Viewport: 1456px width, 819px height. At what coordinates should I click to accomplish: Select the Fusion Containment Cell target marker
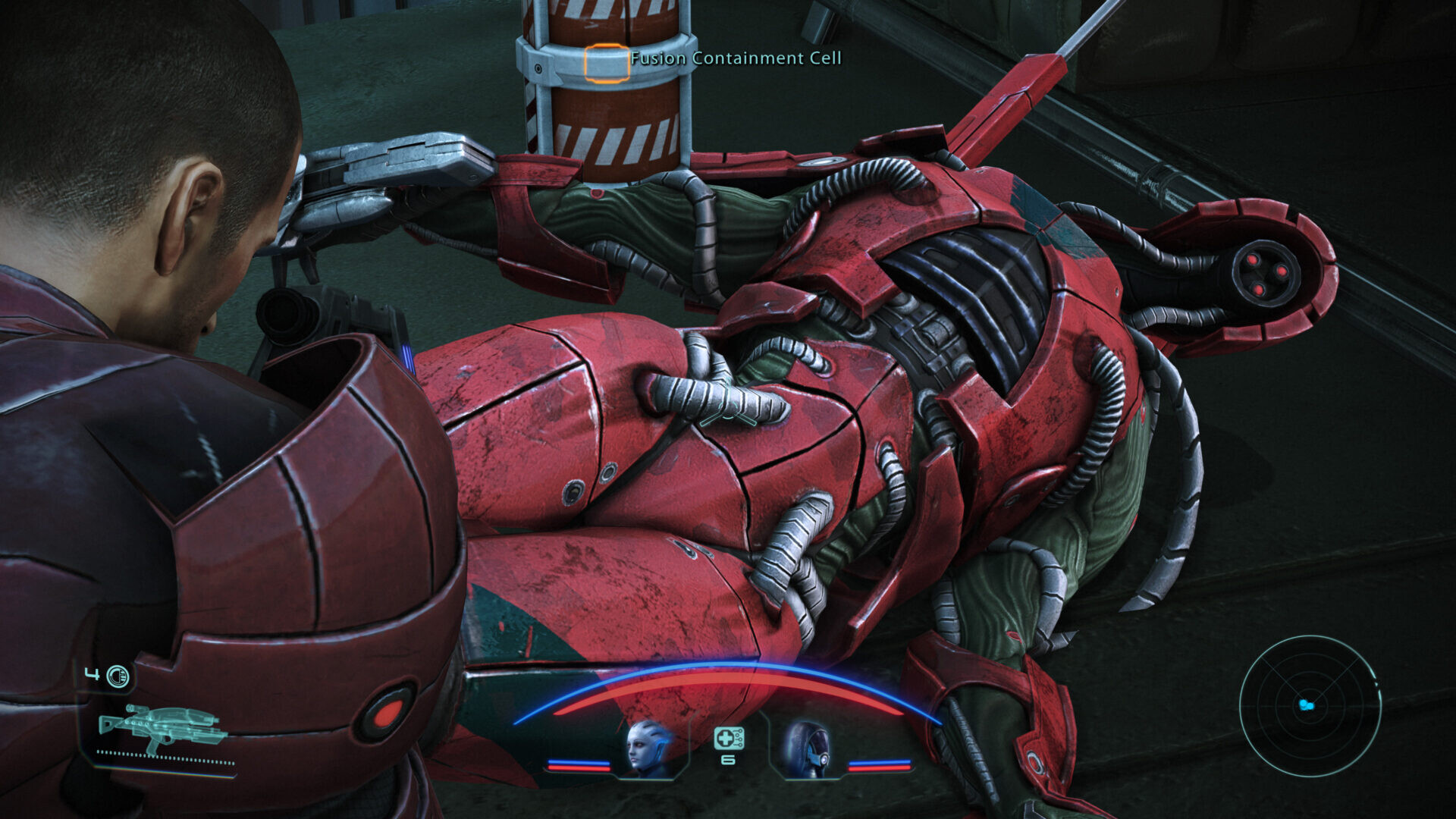(606, 64)
